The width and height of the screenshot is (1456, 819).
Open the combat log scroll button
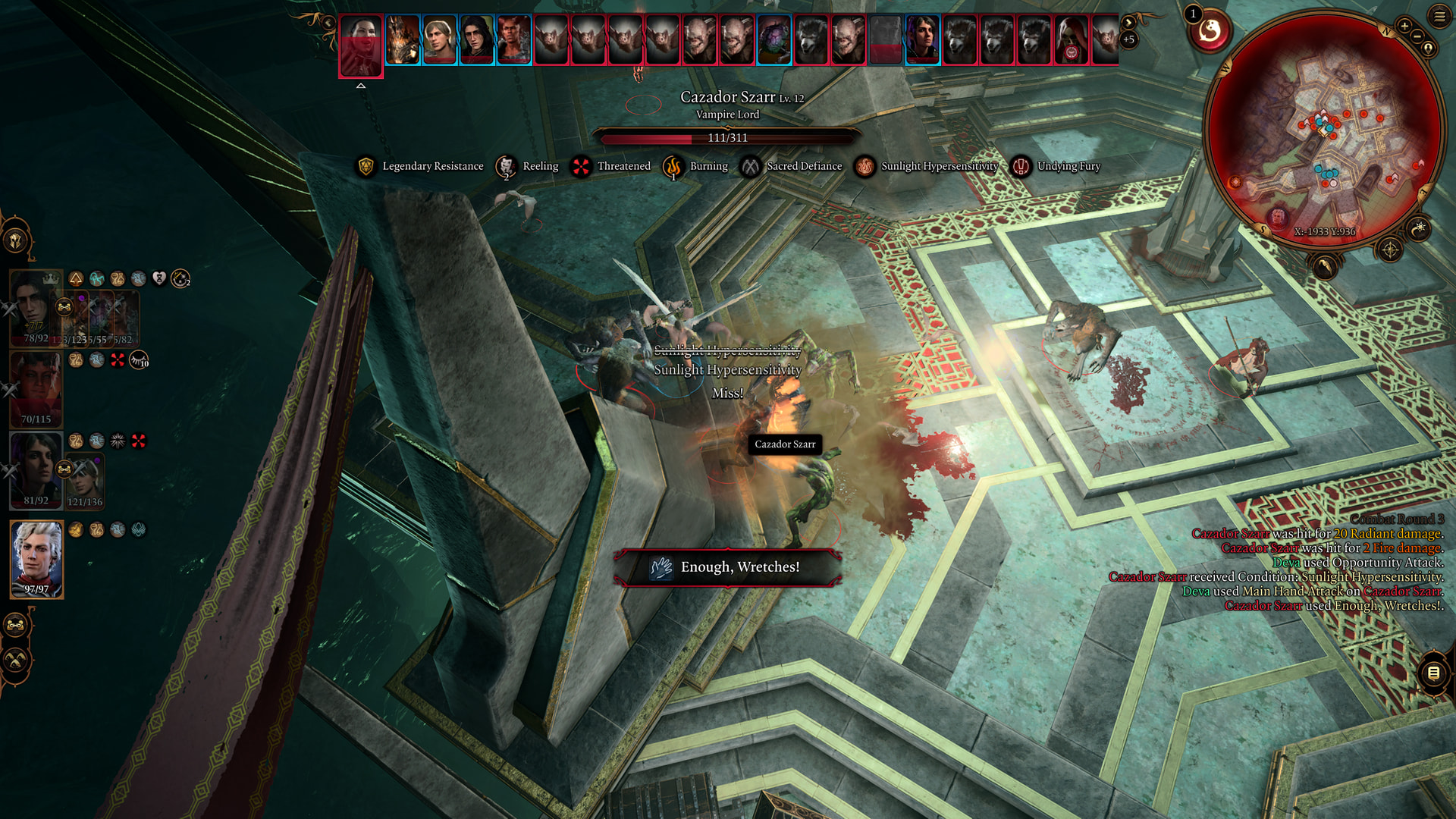(x=1433, y=673)
